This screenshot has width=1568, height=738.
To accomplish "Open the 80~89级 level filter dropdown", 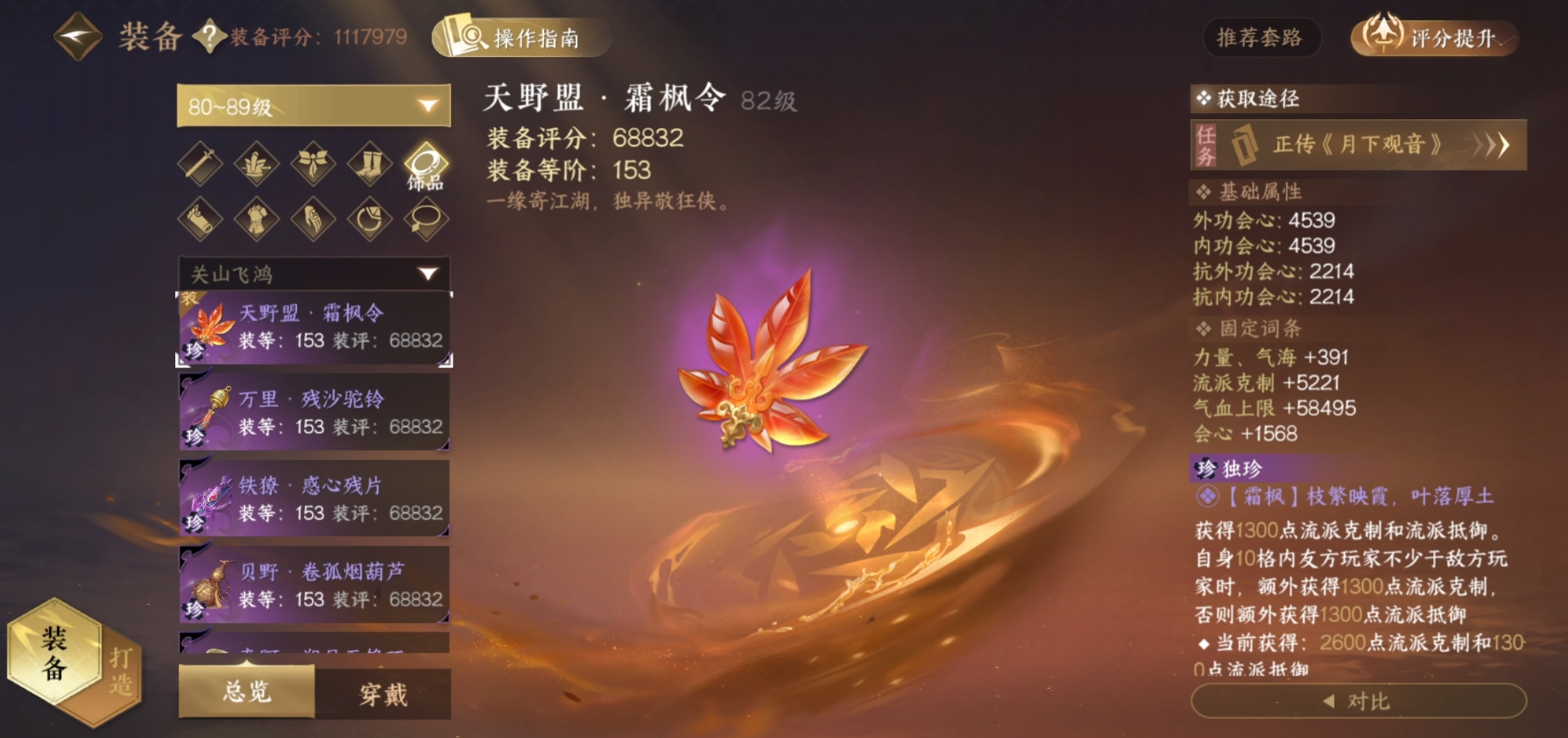I will coord(312,105).
